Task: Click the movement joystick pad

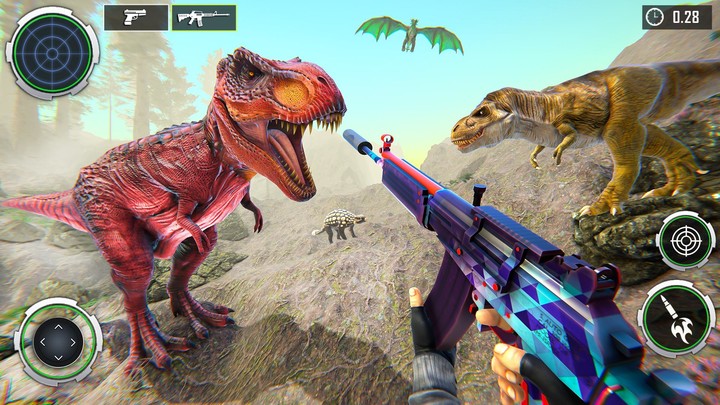Action: [58, 342]
